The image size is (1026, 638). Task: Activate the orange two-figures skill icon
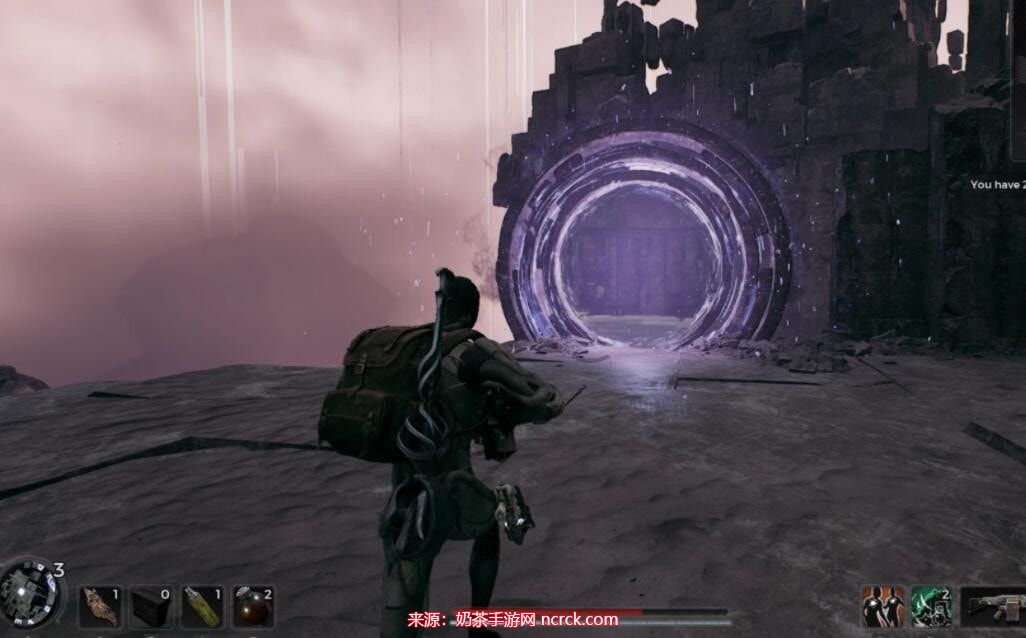(883, 606)
